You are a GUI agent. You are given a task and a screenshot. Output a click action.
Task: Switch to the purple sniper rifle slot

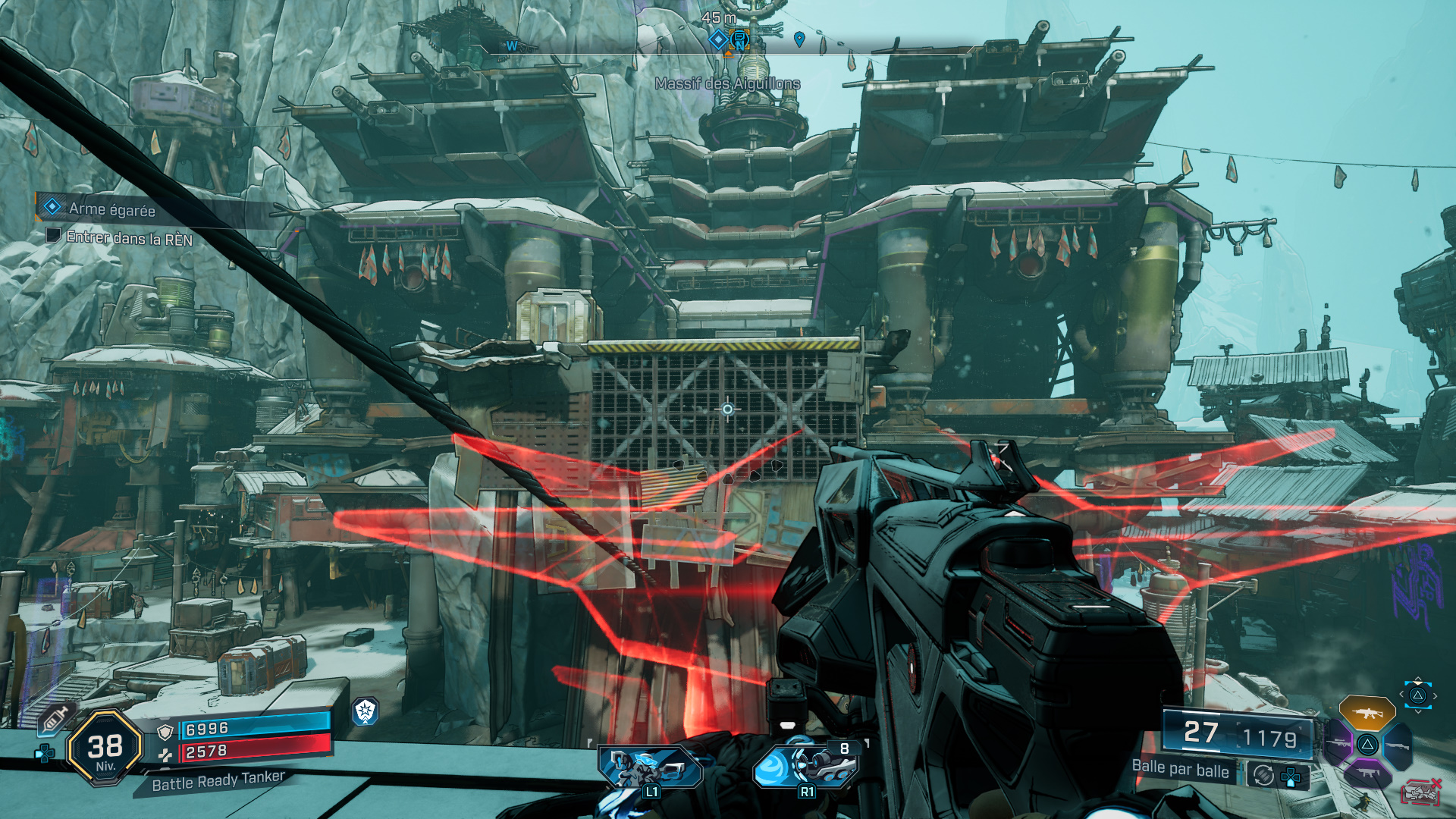[x=1338, y=744]
